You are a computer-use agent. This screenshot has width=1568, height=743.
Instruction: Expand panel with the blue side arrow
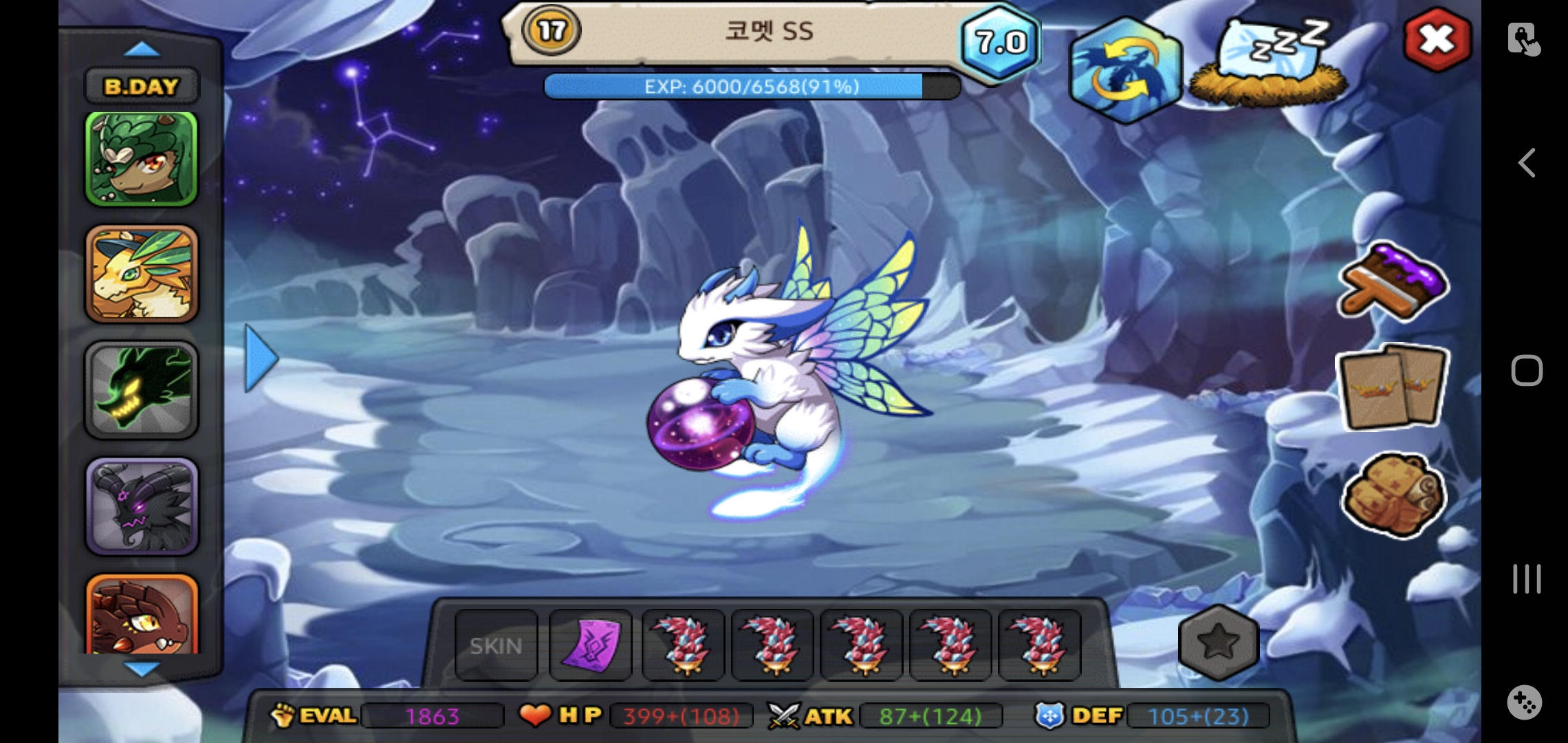[x=261, y=358]
